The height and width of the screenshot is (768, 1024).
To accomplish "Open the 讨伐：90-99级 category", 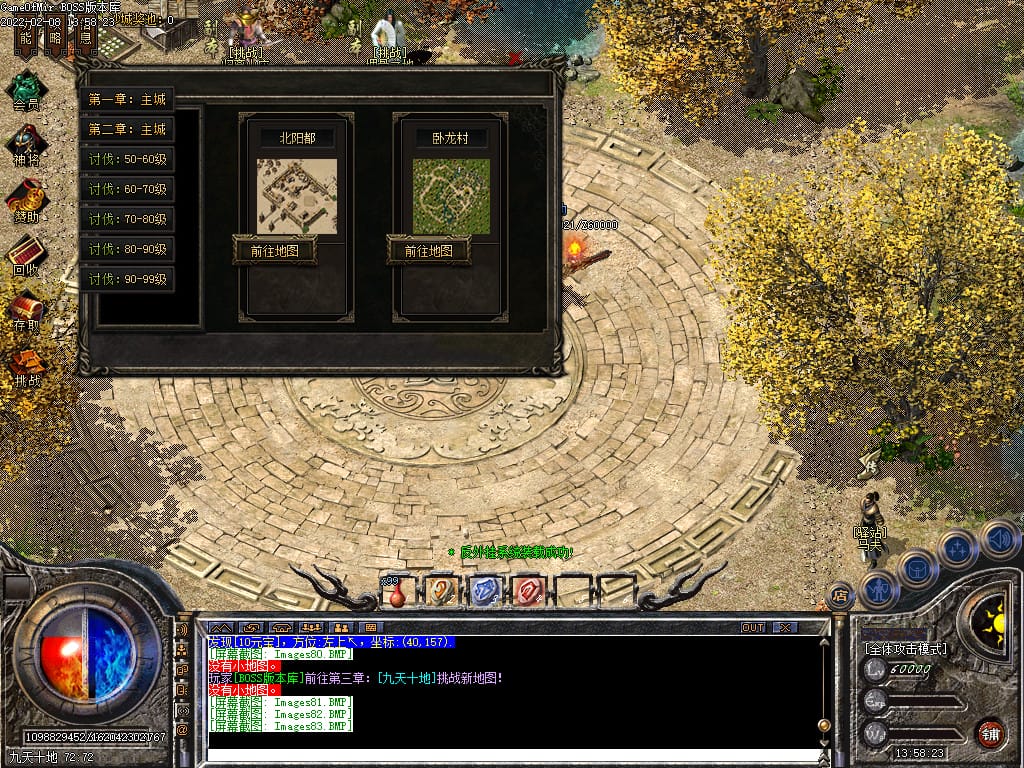I will point(127,279).
